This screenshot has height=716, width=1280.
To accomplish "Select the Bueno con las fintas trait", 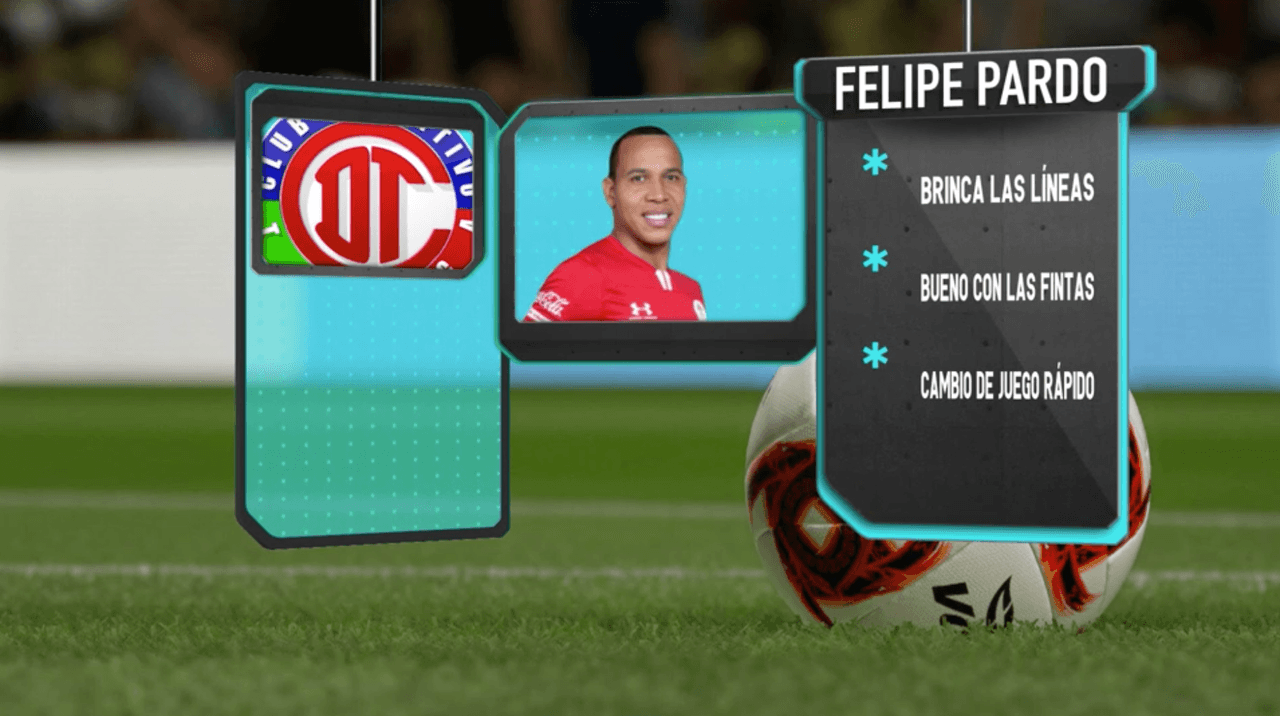I will pyautogui.click(x=1006, y=287).
